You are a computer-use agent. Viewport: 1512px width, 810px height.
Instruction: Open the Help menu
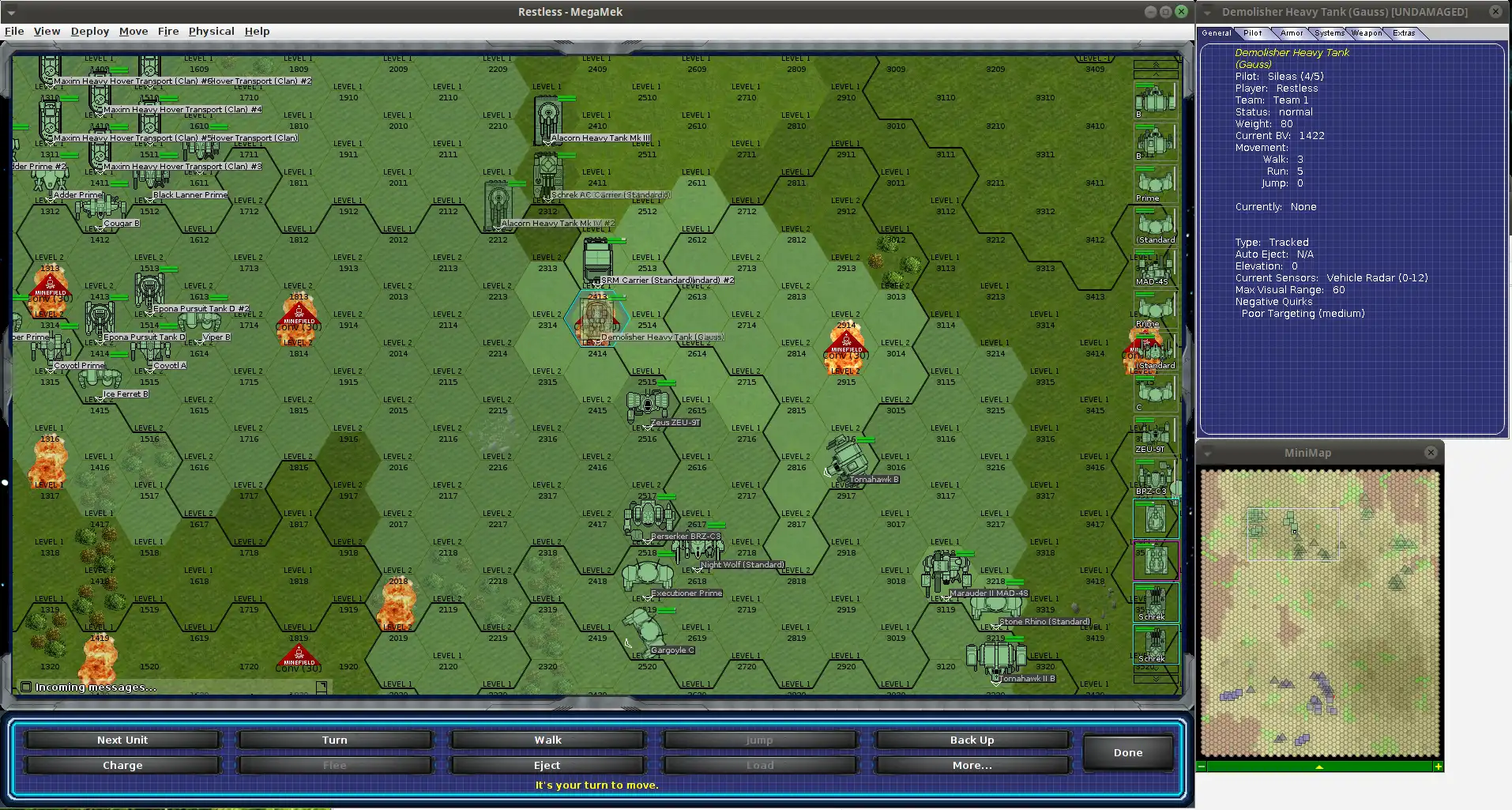257,32
